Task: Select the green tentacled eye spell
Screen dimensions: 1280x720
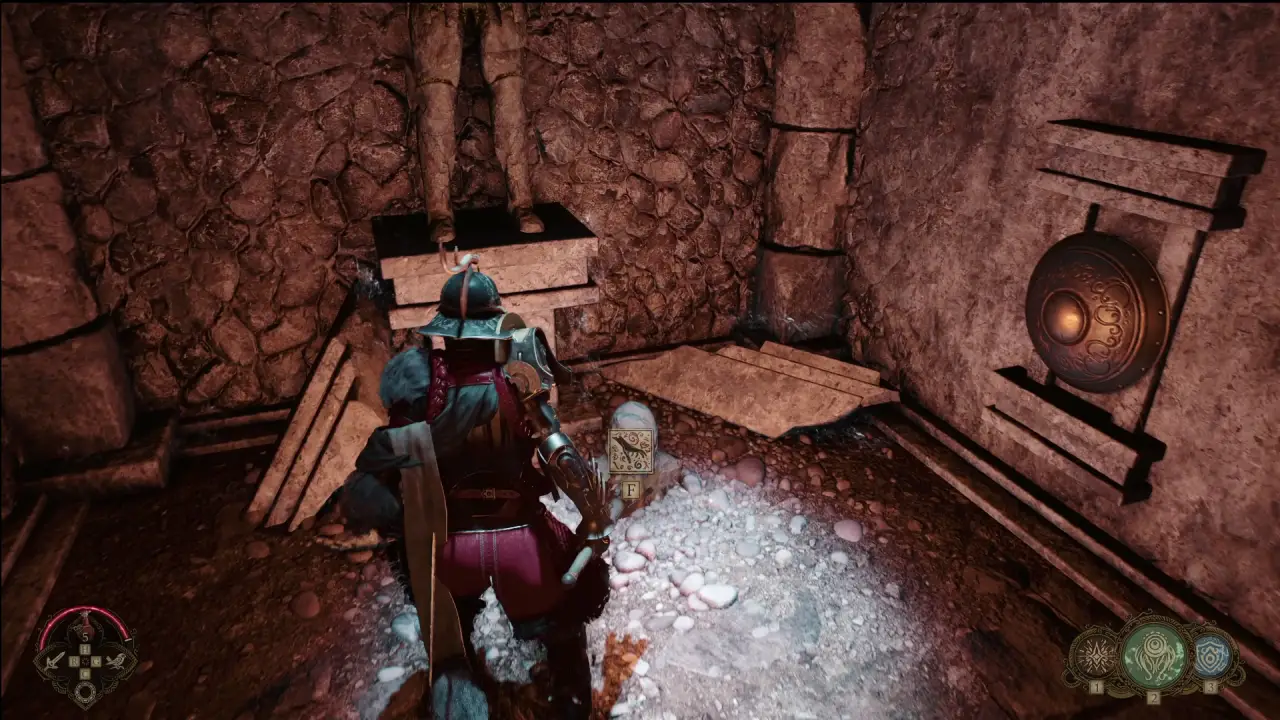Action: click(1153, 656)
